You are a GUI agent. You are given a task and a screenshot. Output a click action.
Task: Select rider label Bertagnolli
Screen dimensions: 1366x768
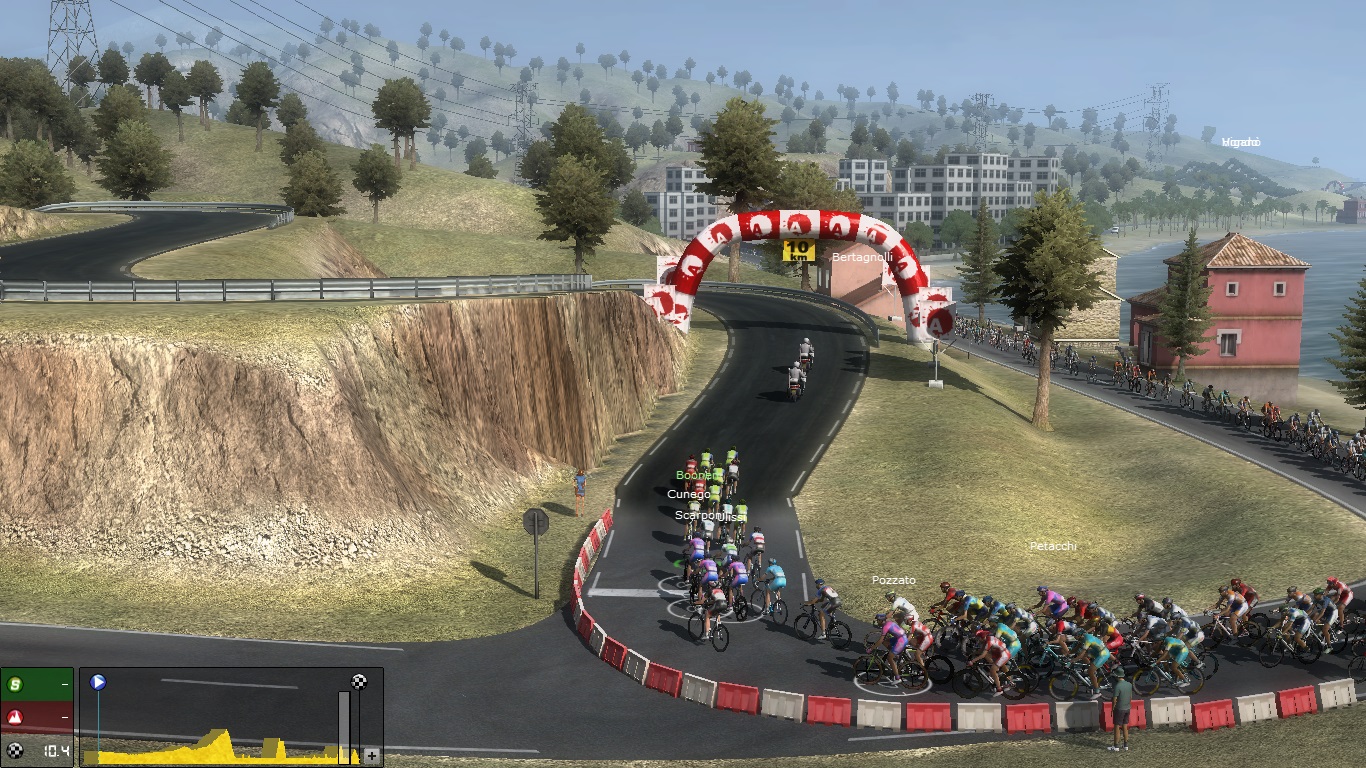(x=862, y=257)
